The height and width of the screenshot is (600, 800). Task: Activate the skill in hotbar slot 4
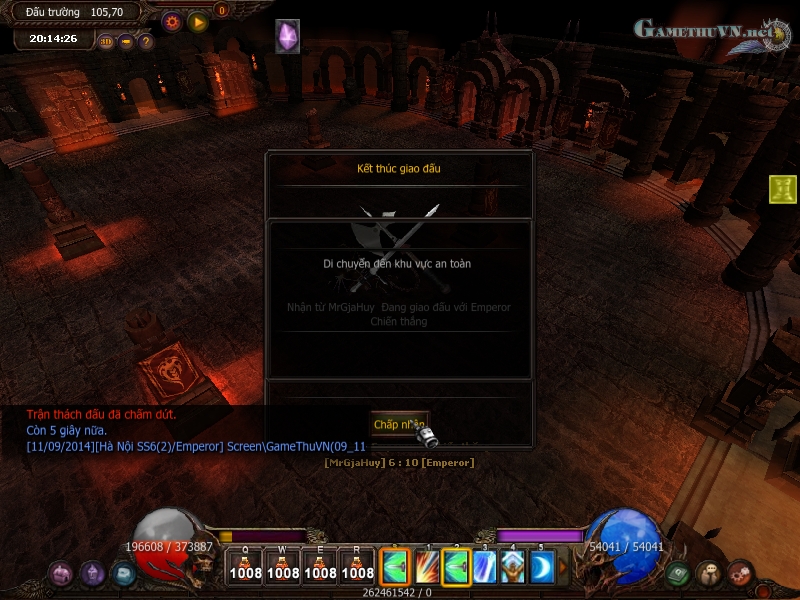[x=513, y=567]
